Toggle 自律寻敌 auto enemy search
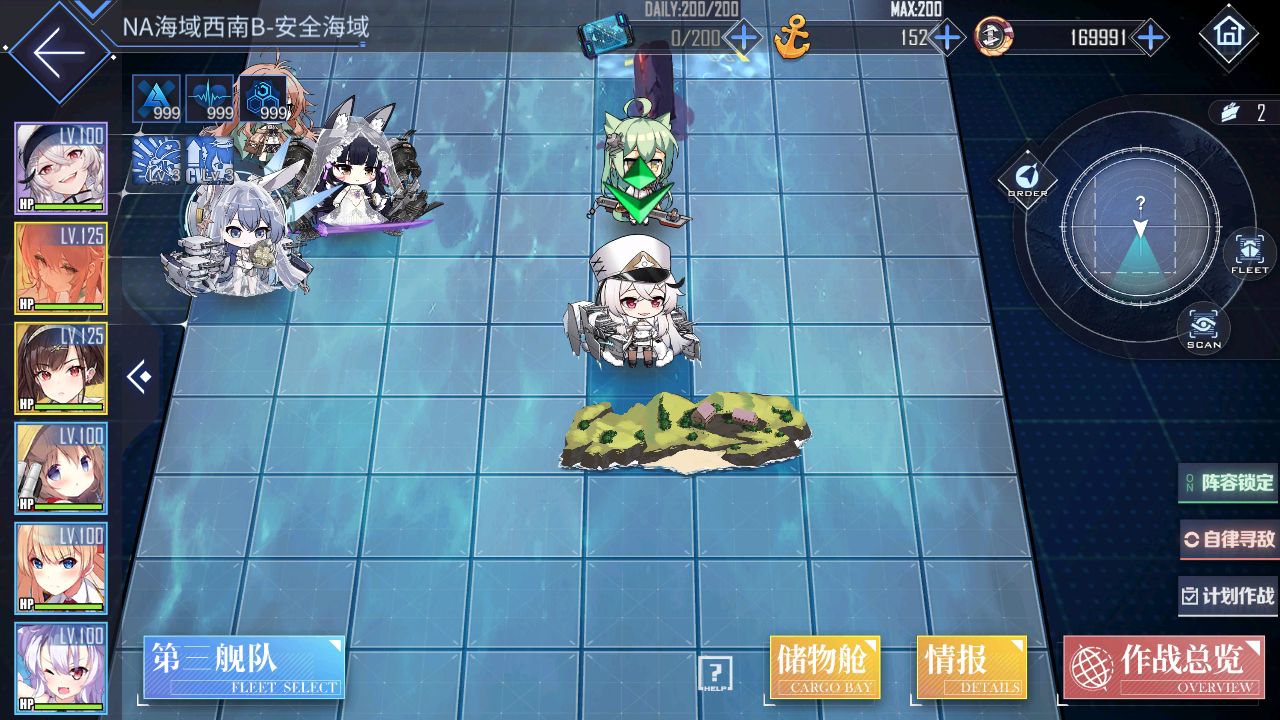 tap(1229, 540)
